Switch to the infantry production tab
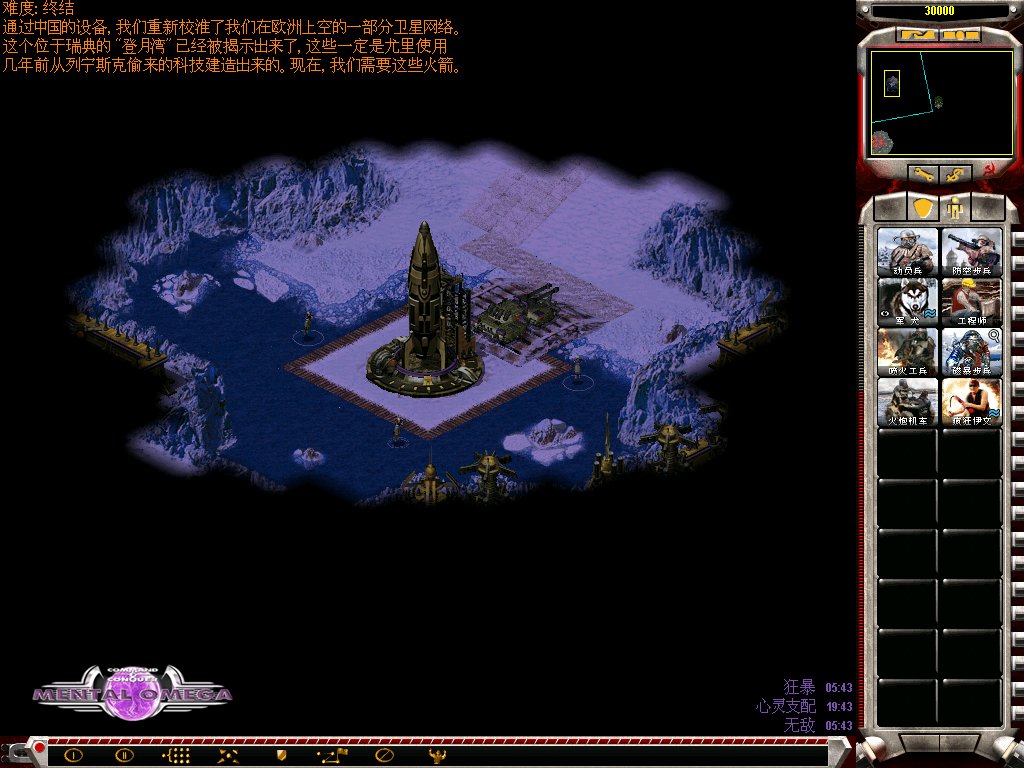 [955, 208]
